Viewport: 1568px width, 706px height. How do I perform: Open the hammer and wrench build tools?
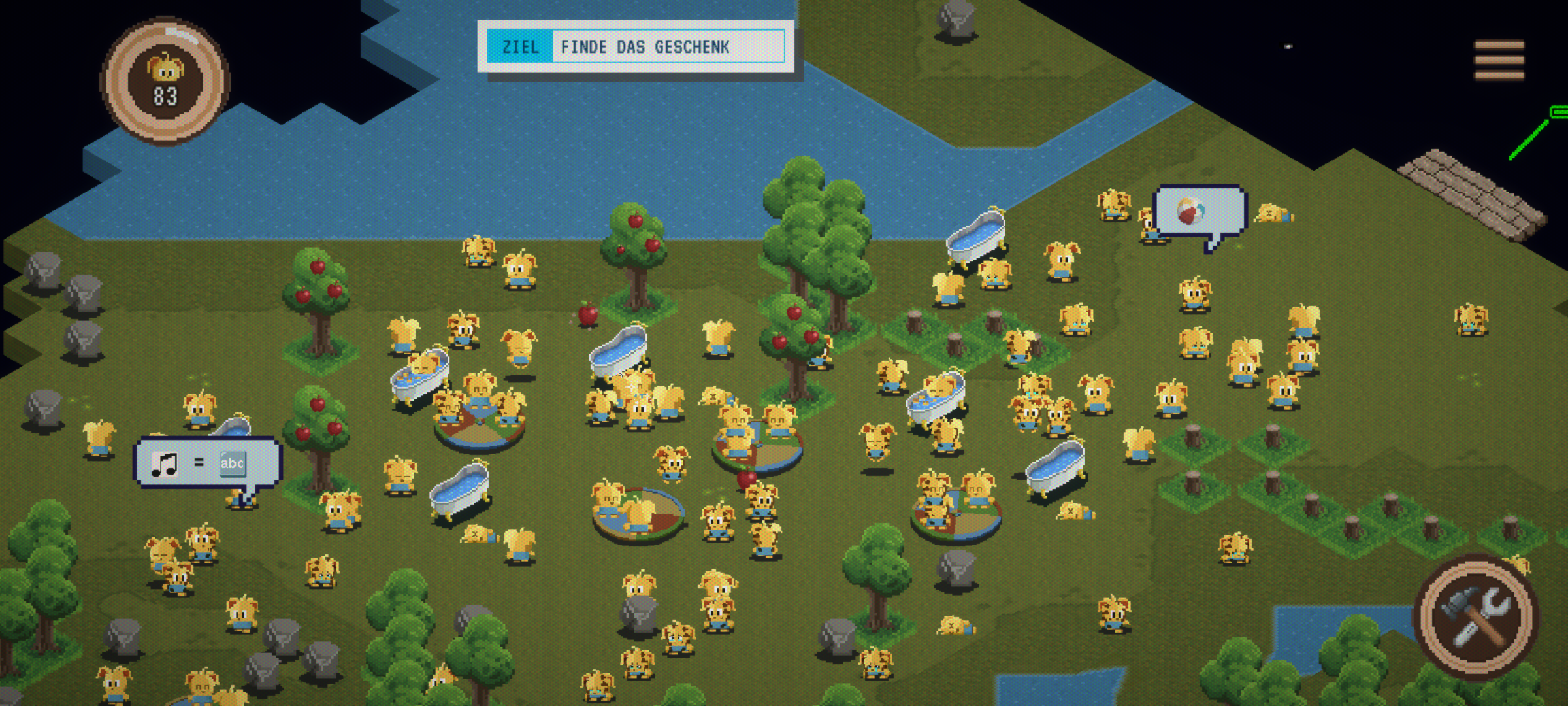(1477, 616)
